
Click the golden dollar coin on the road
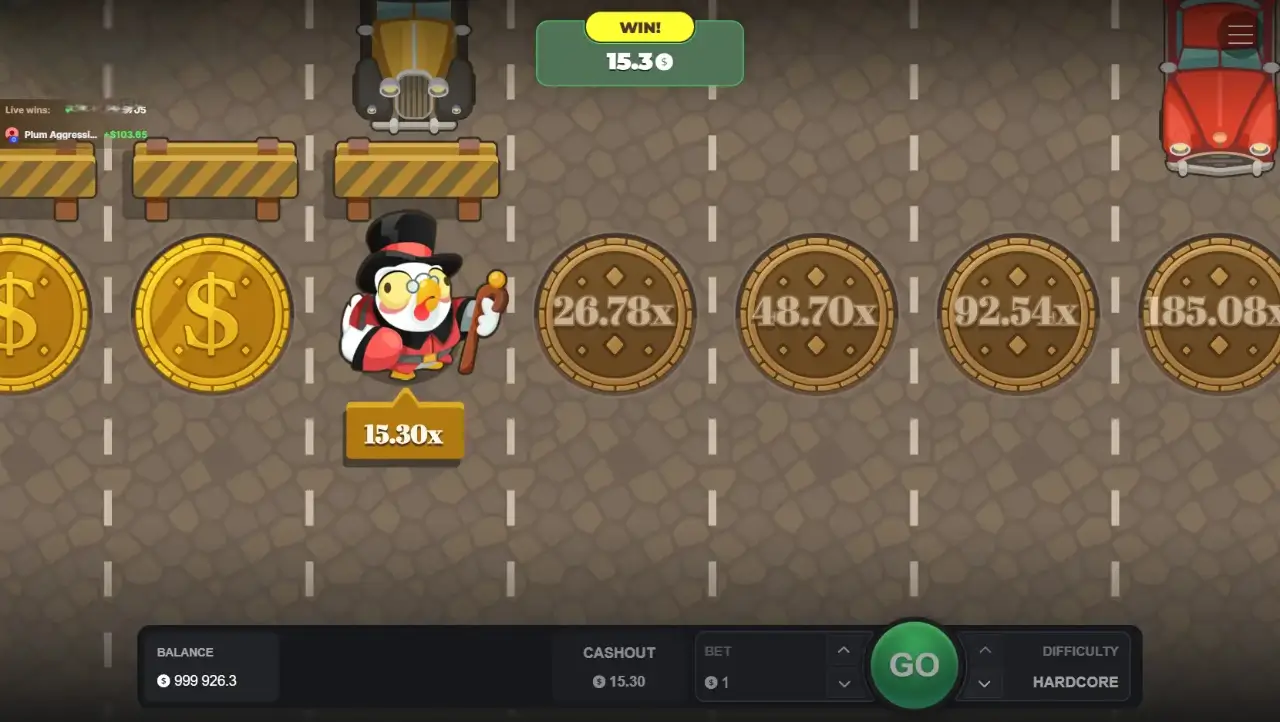point(211,313)
